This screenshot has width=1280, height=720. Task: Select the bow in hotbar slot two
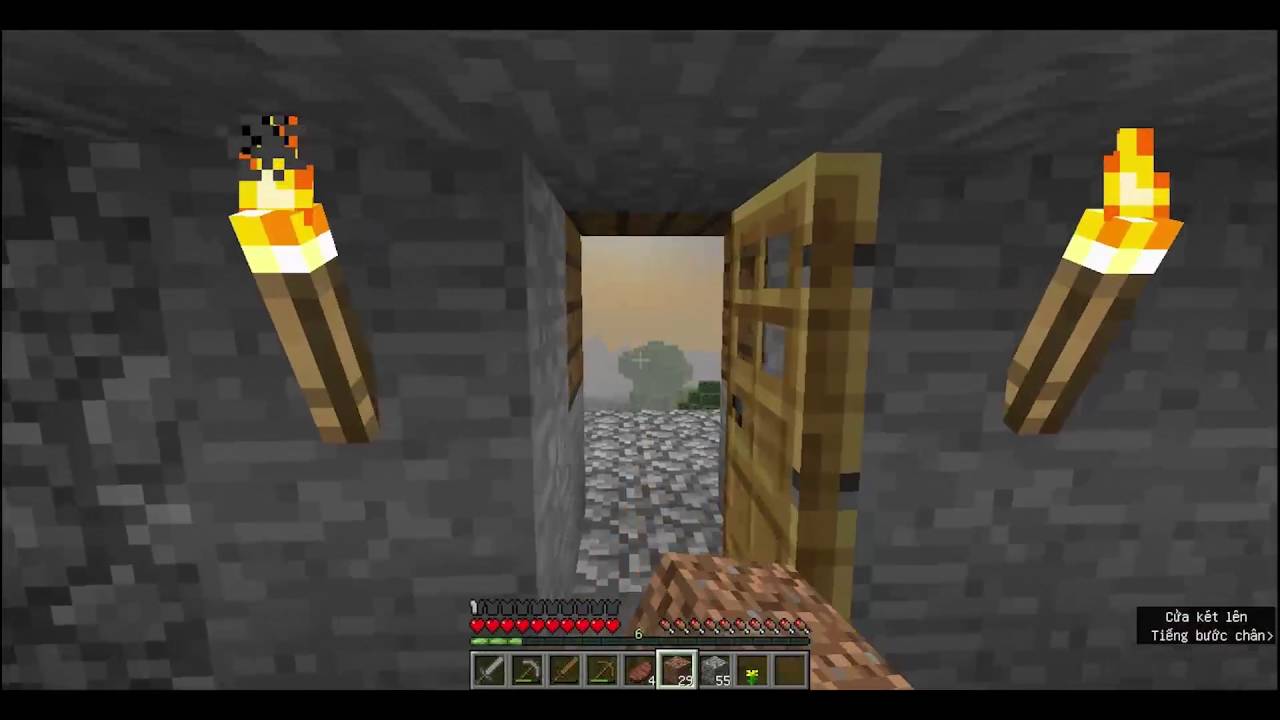tap(526, 668)
